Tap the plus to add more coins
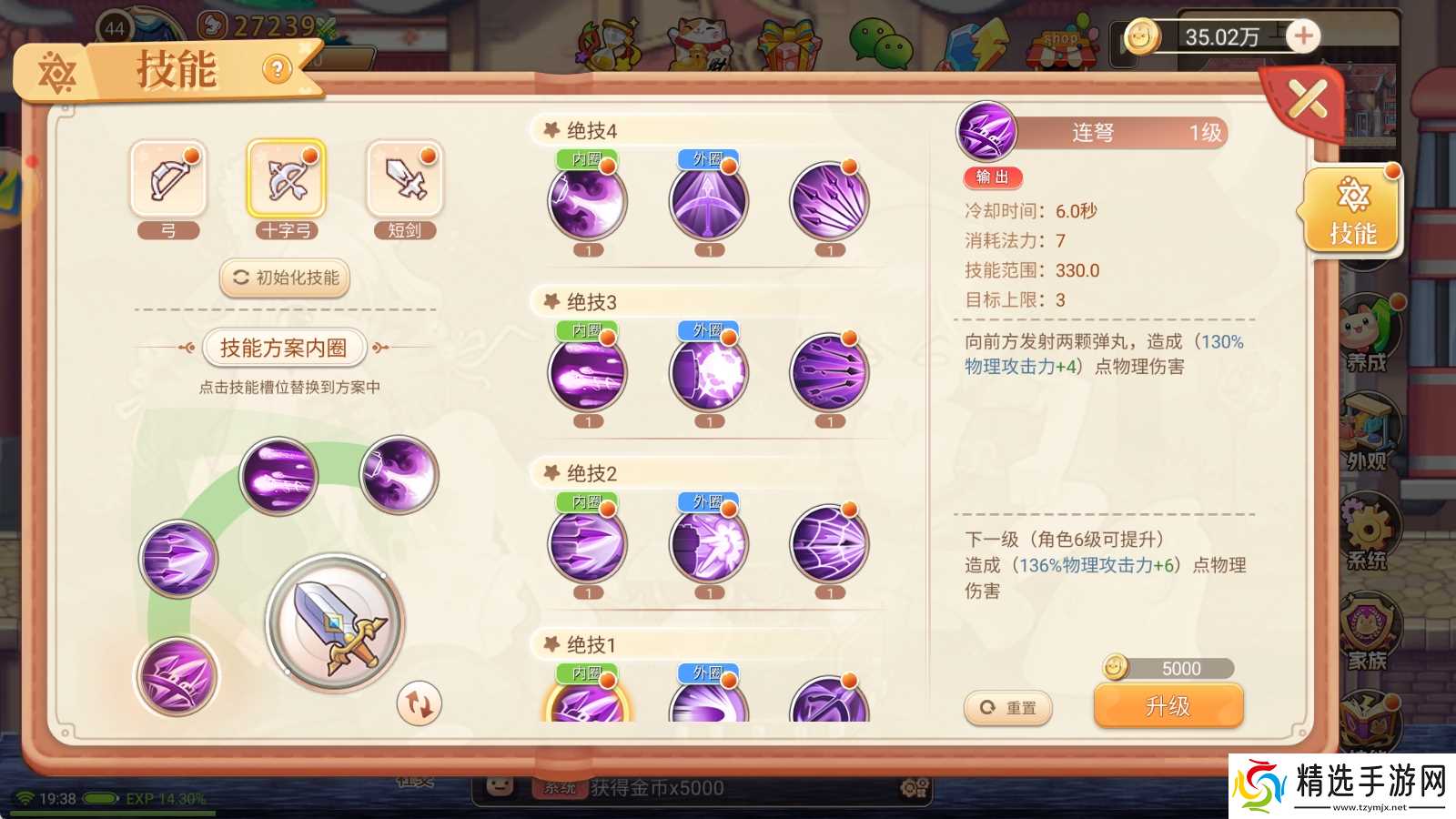The image size is (1456, 819). coord(1303,36)
